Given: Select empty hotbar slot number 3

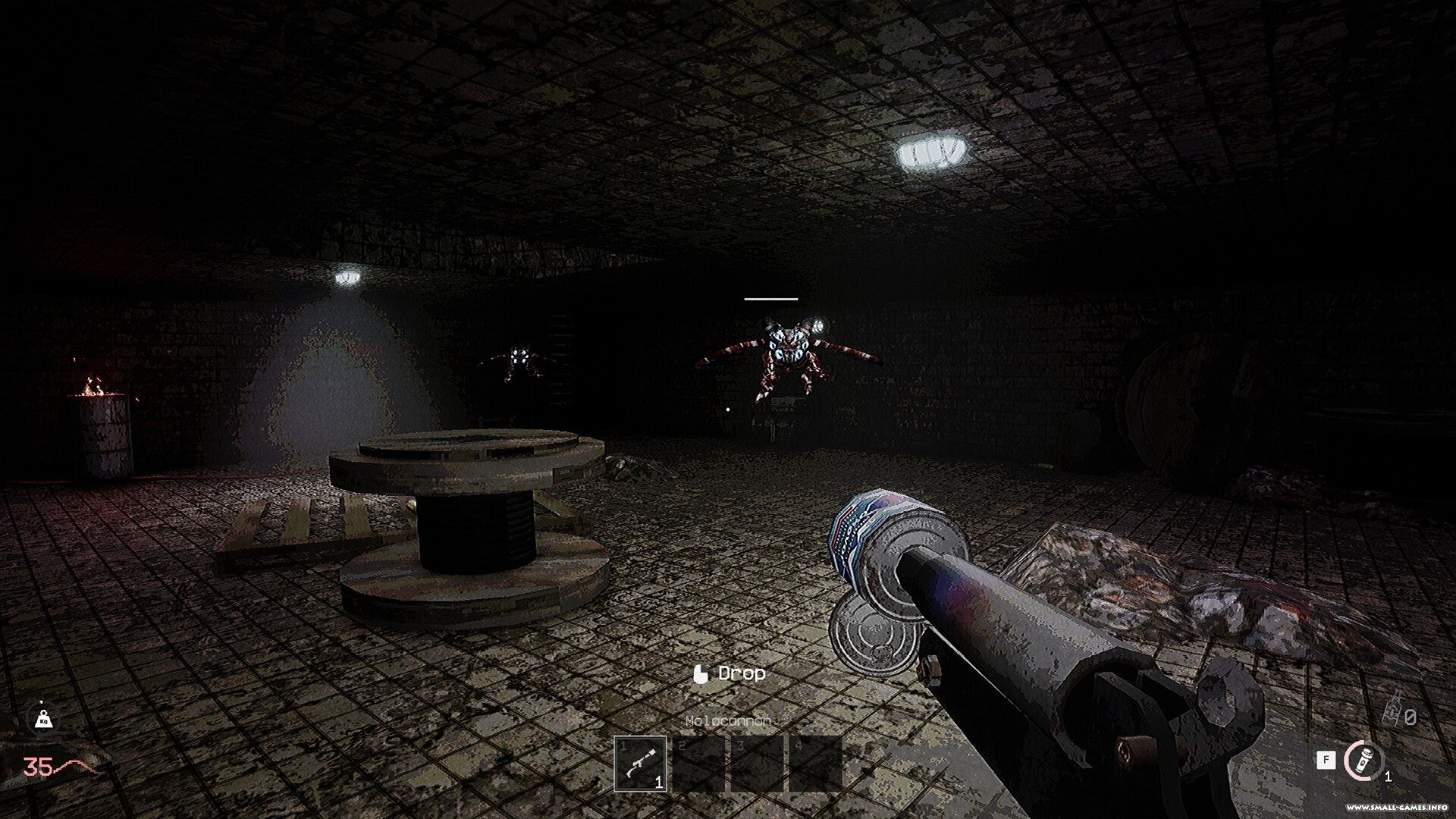Looking at the screenshot, I should [x=757, y=764].
